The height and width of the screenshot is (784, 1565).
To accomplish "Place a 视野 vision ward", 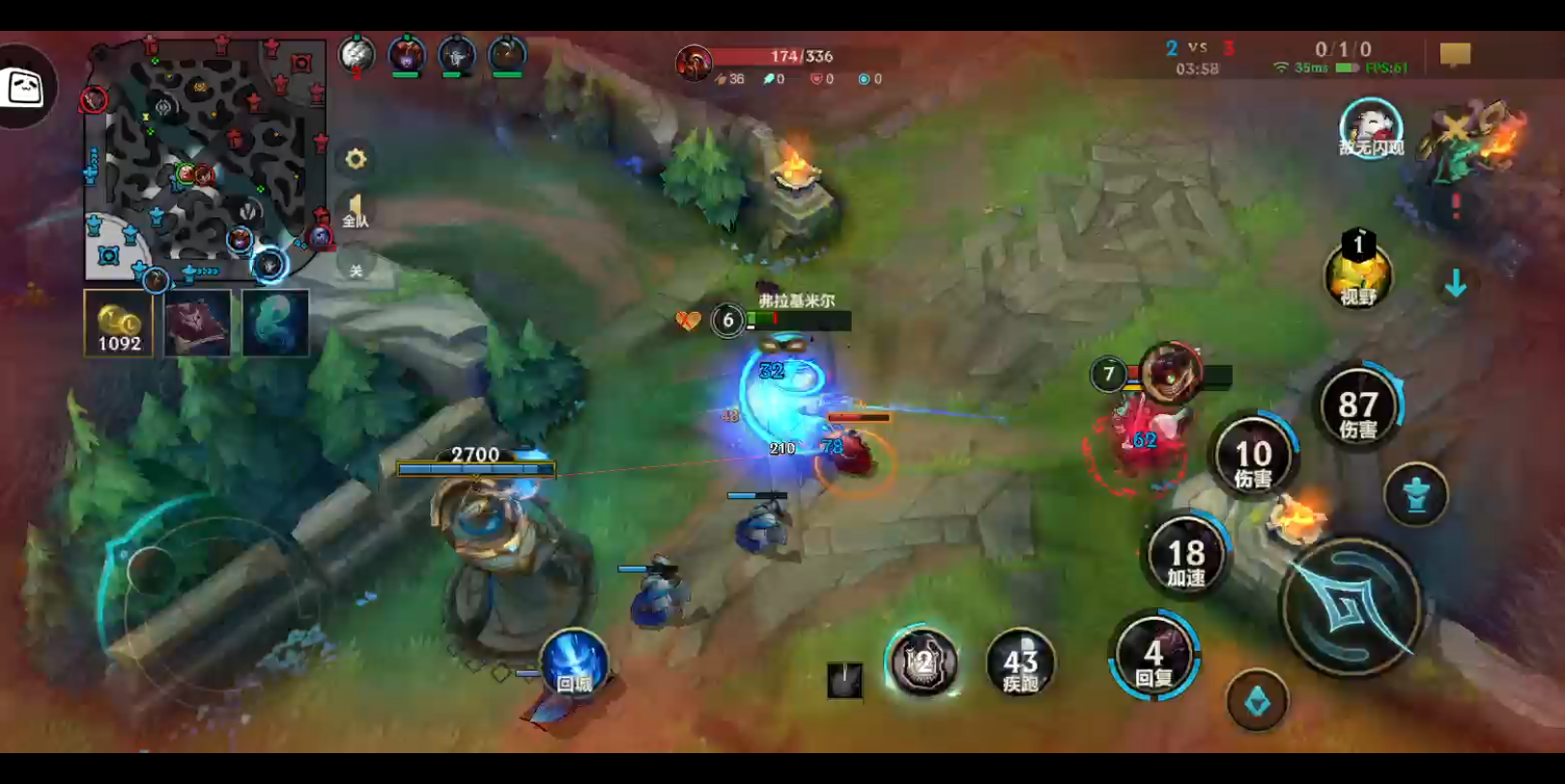I will point(1357,275).
